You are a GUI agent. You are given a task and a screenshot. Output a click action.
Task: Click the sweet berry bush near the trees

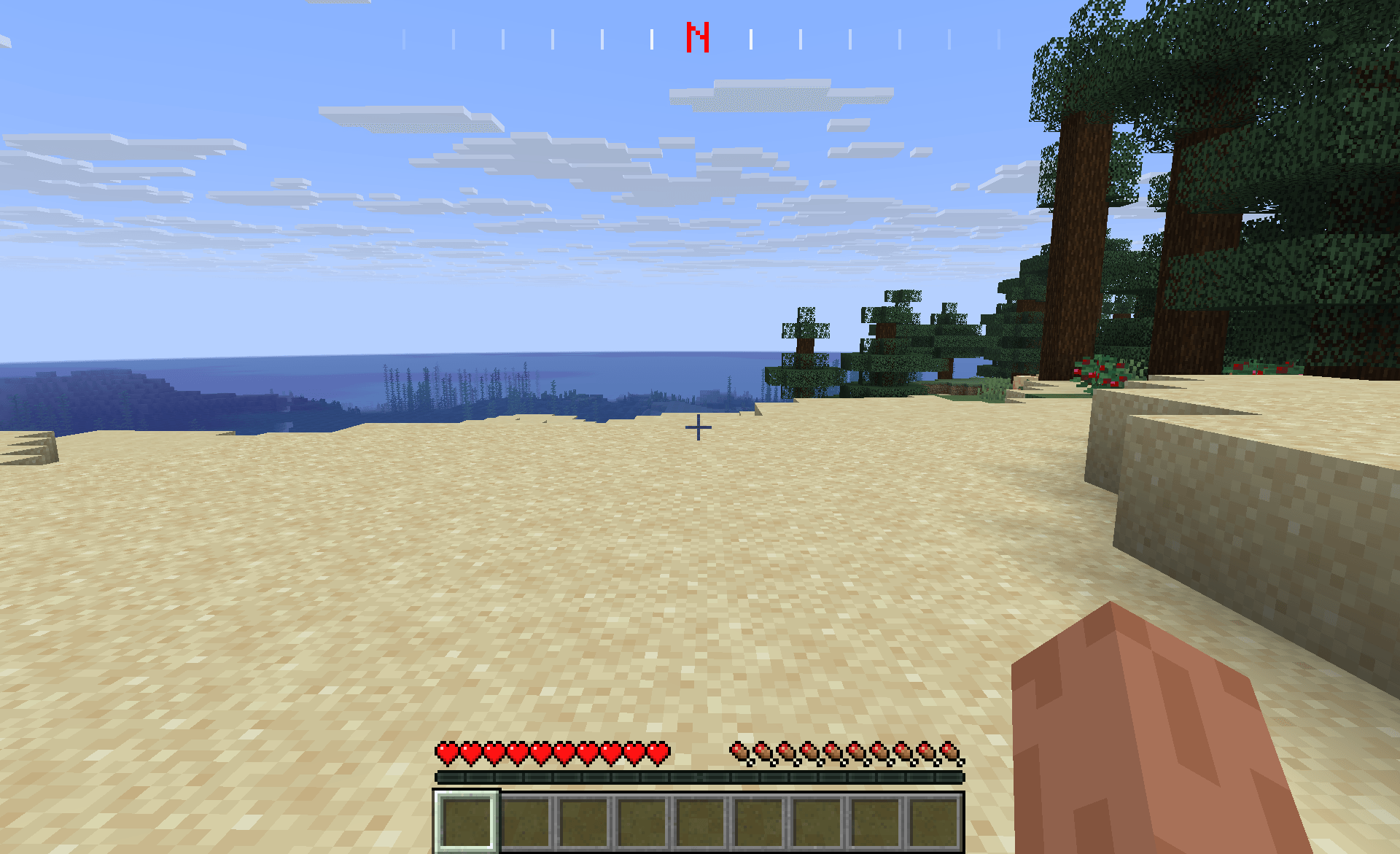[1101, 370]
